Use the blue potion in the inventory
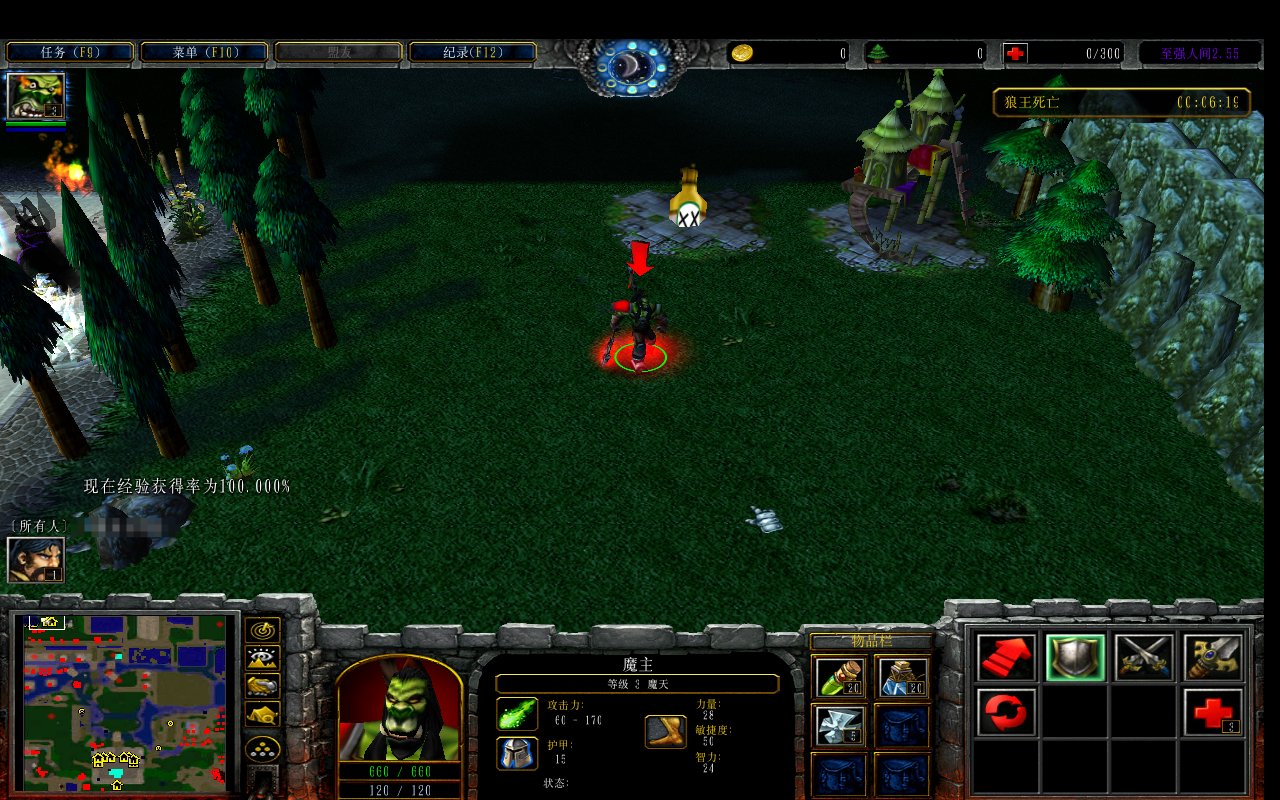This screenshot has width=1280, height=800. (x=902, y=677)
